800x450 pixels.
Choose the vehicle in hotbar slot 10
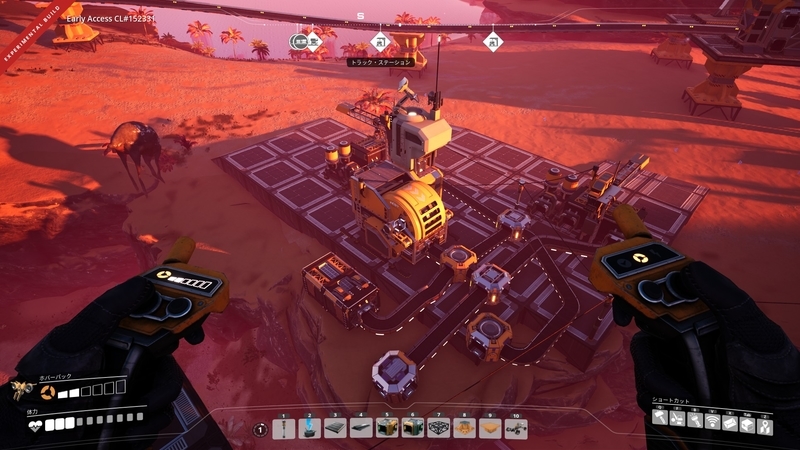click(x=516, y=428)
